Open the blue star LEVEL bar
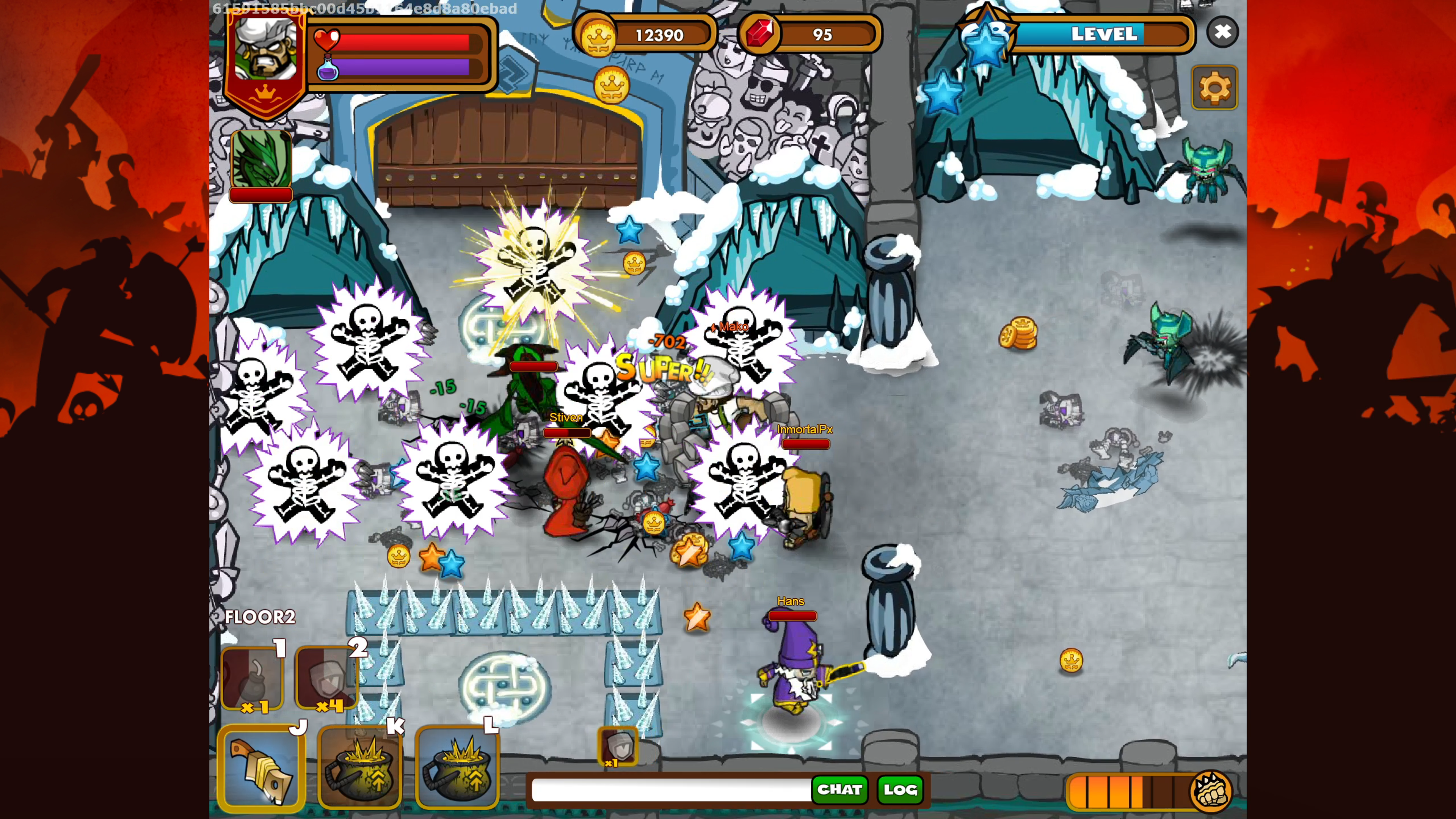This screenshot has height=819, width=1456. pos(1102,34)
